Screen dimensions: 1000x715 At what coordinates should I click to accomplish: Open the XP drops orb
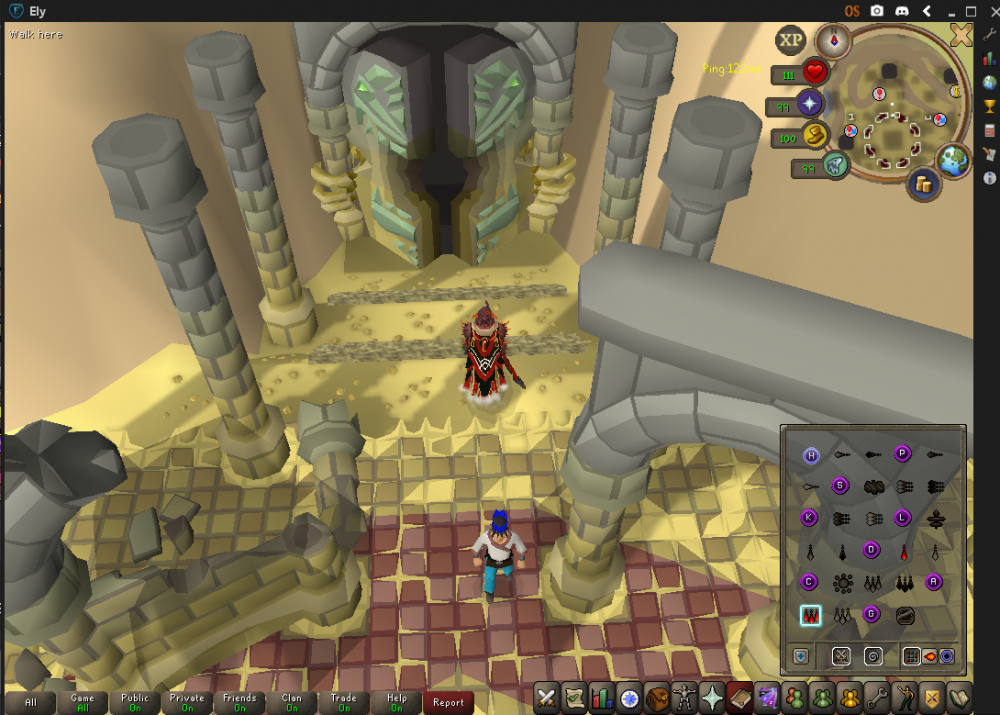pos(791,41)
